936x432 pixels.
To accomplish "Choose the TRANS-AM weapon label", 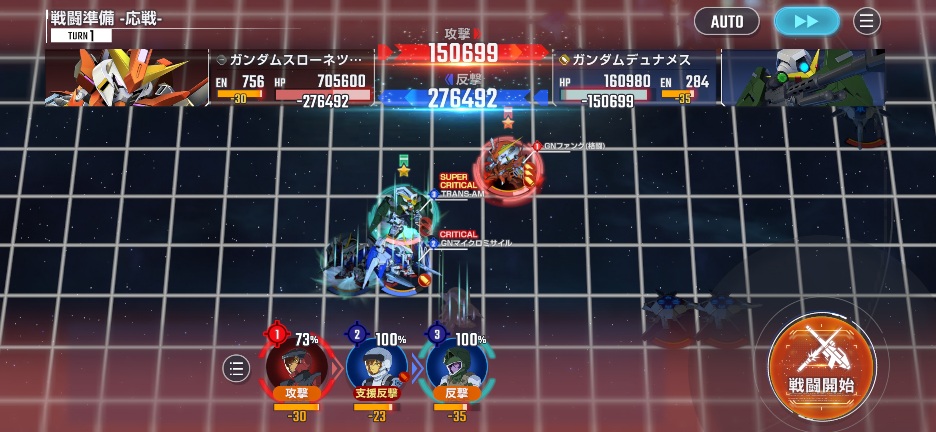I will pos(462,194).
